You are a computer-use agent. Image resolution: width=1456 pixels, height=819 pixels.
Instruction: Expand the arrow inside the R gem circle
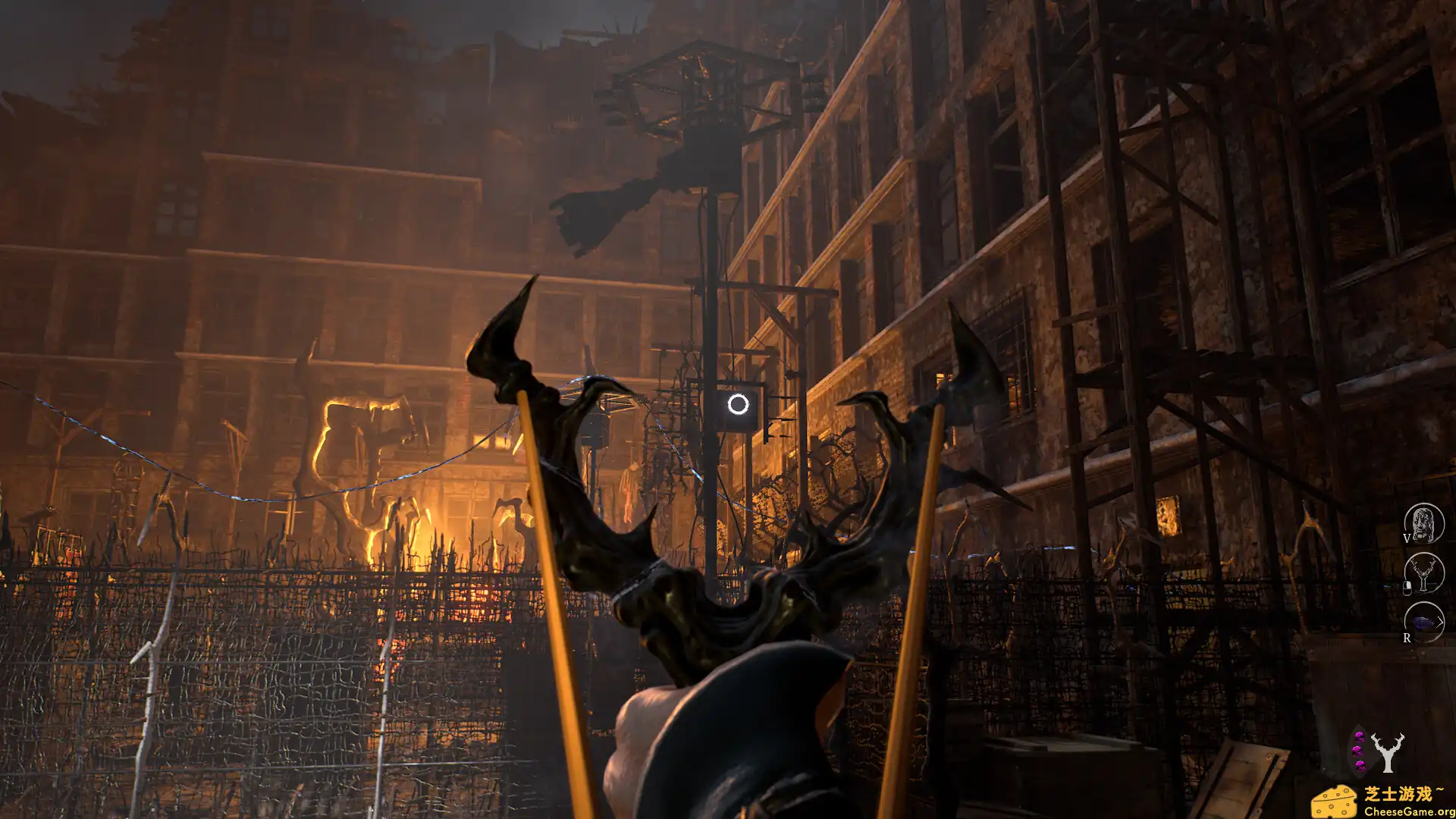[x=1441, y=621]
